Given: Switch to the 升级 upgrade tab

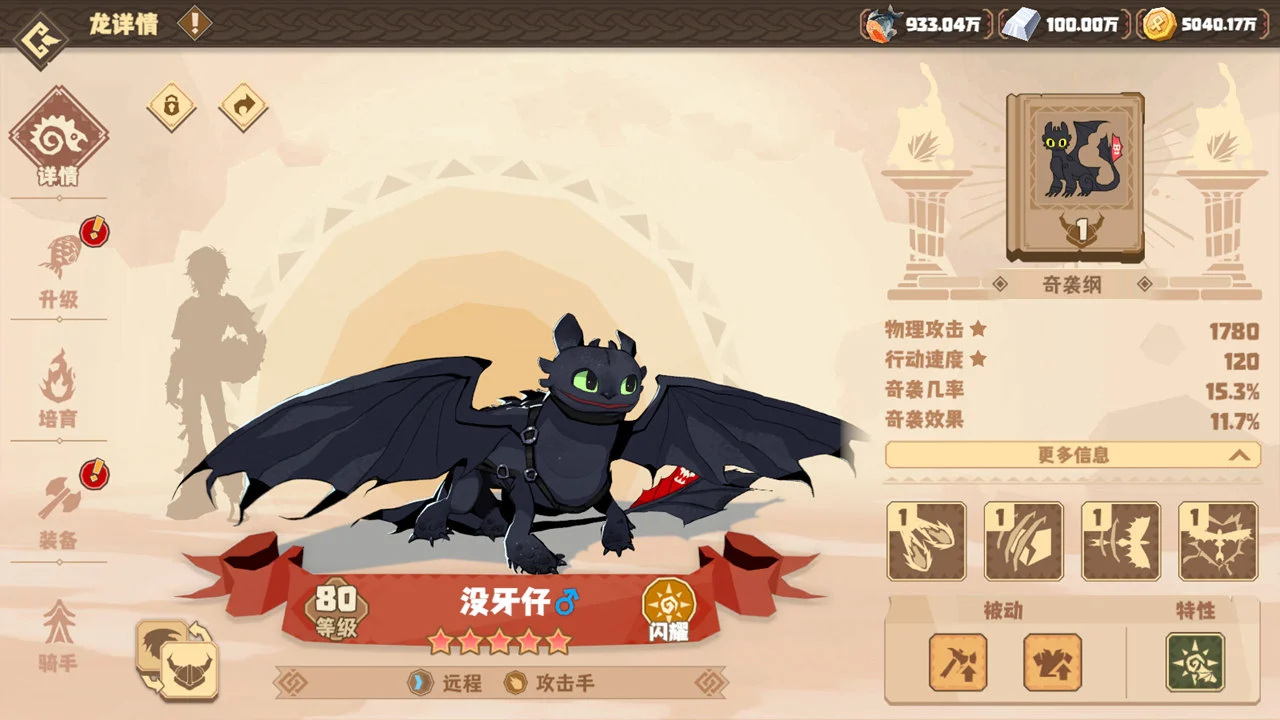Looking at the screenshot, I should pos(58,266).
